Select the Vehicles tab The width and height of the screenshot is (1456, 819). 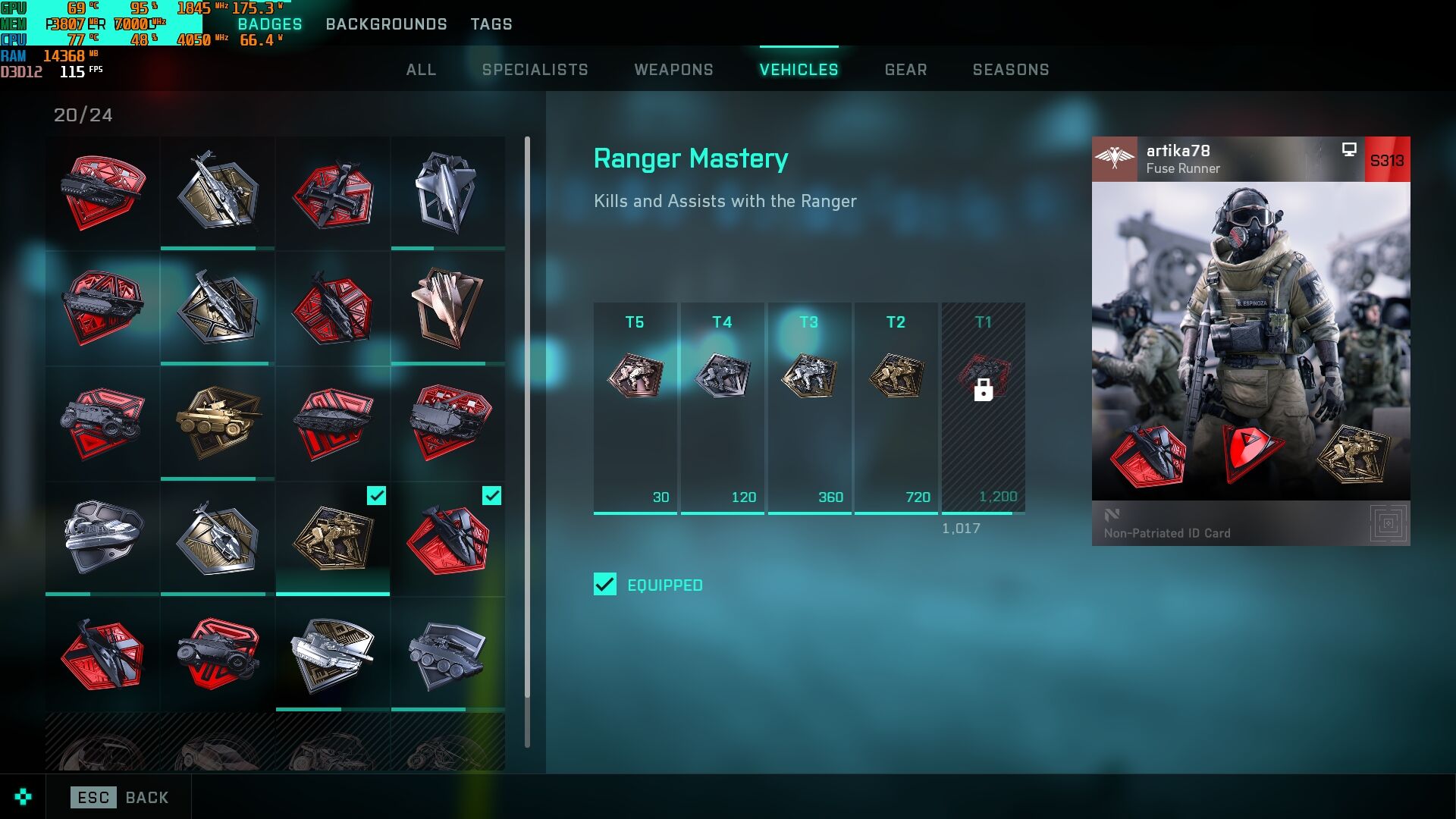point(799,70)
